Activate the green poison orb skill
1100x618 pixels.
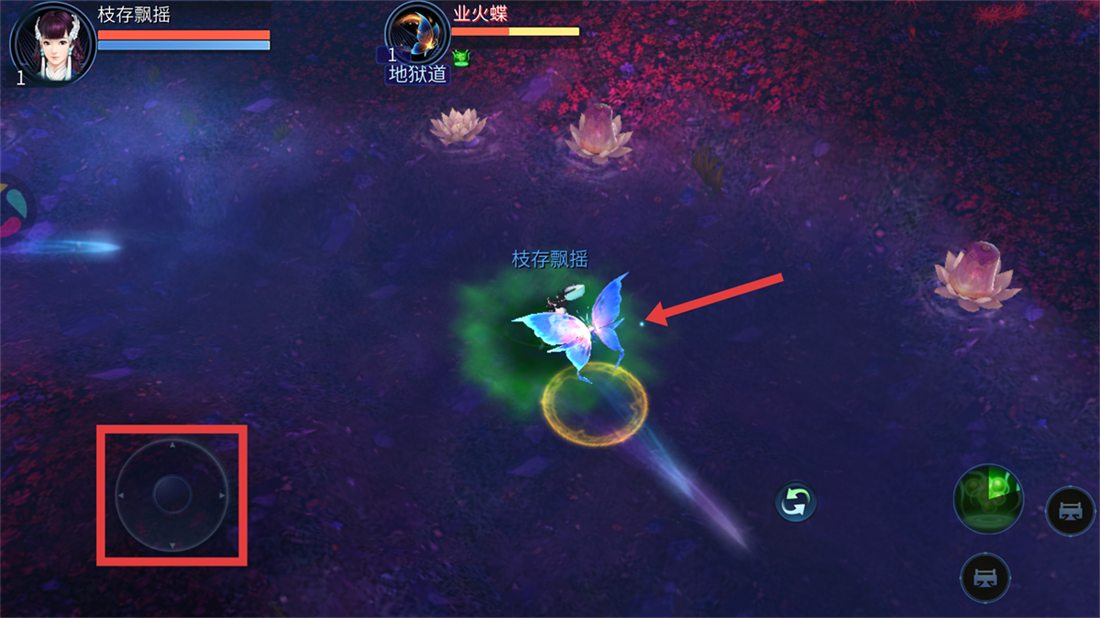click(x=988, y=498)
